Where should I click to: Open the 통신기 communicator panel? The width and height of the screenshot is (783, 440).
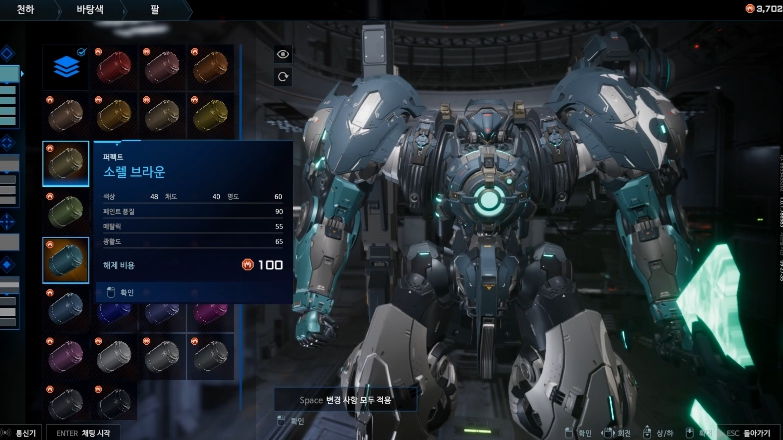point(21,432)
